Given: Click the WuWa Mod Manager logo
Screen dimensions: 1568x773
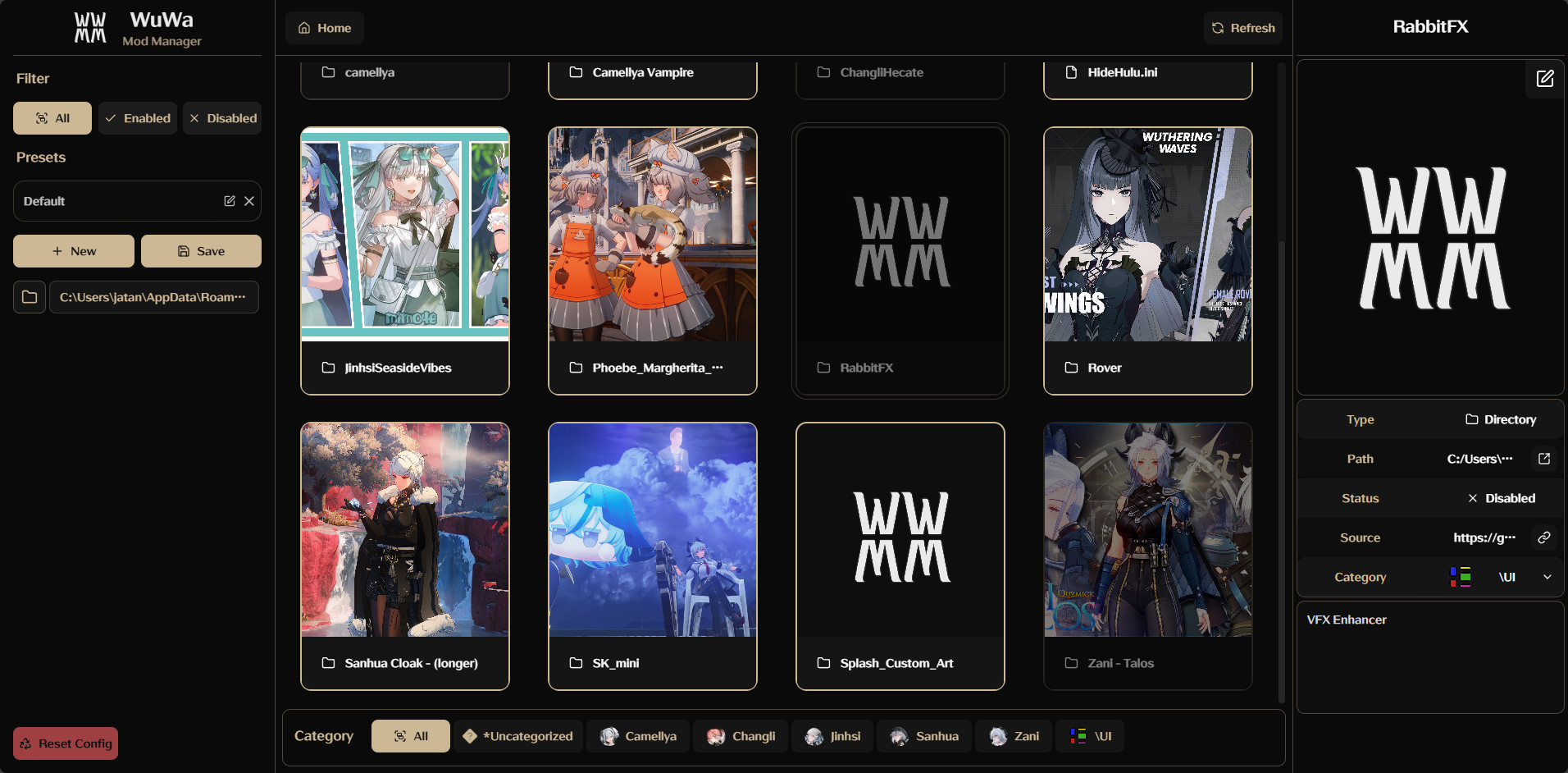Looking at the screenshot, I should pos(90,27).
